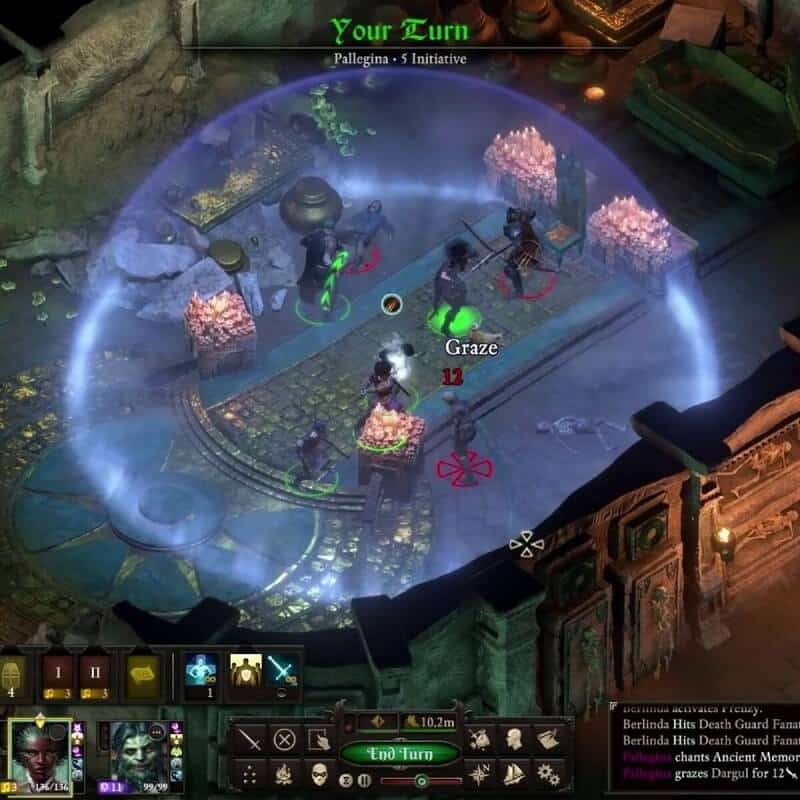Adjust the combat speed slider

(x=420, y=780)
